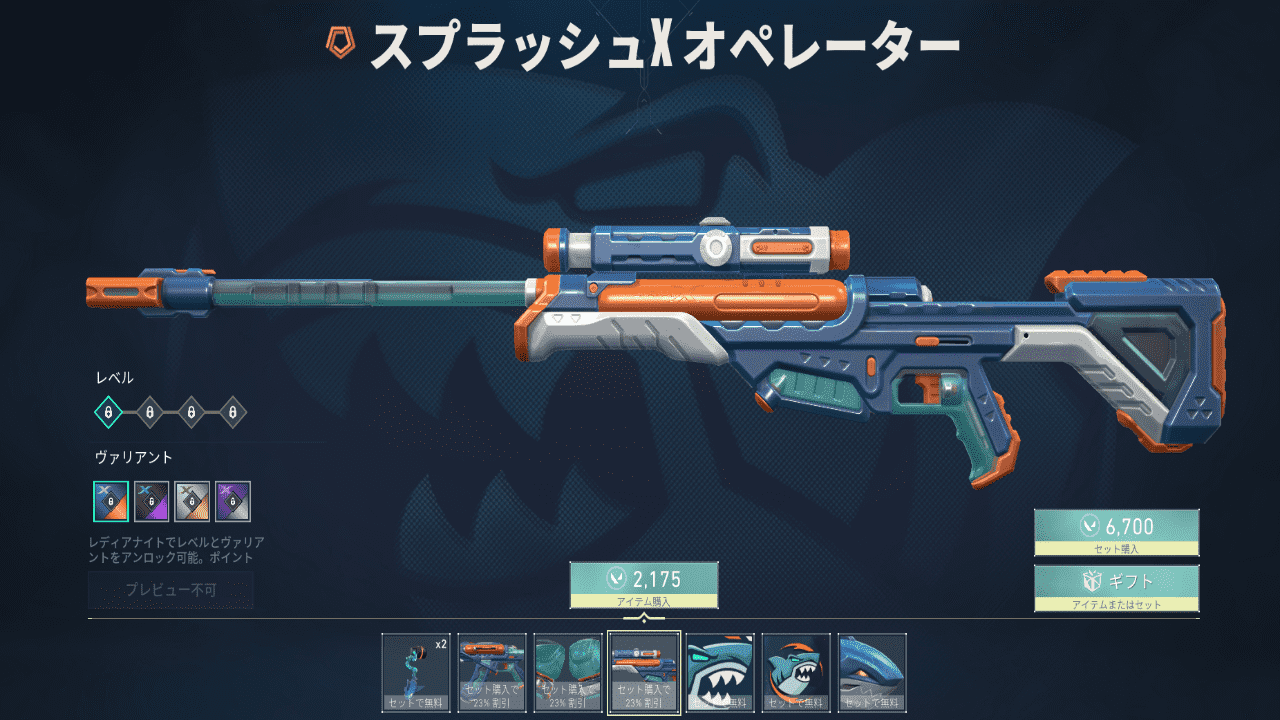View the circular shark emblem thumbnail
The image size is (1280, 720).
[x=796, y=672]
